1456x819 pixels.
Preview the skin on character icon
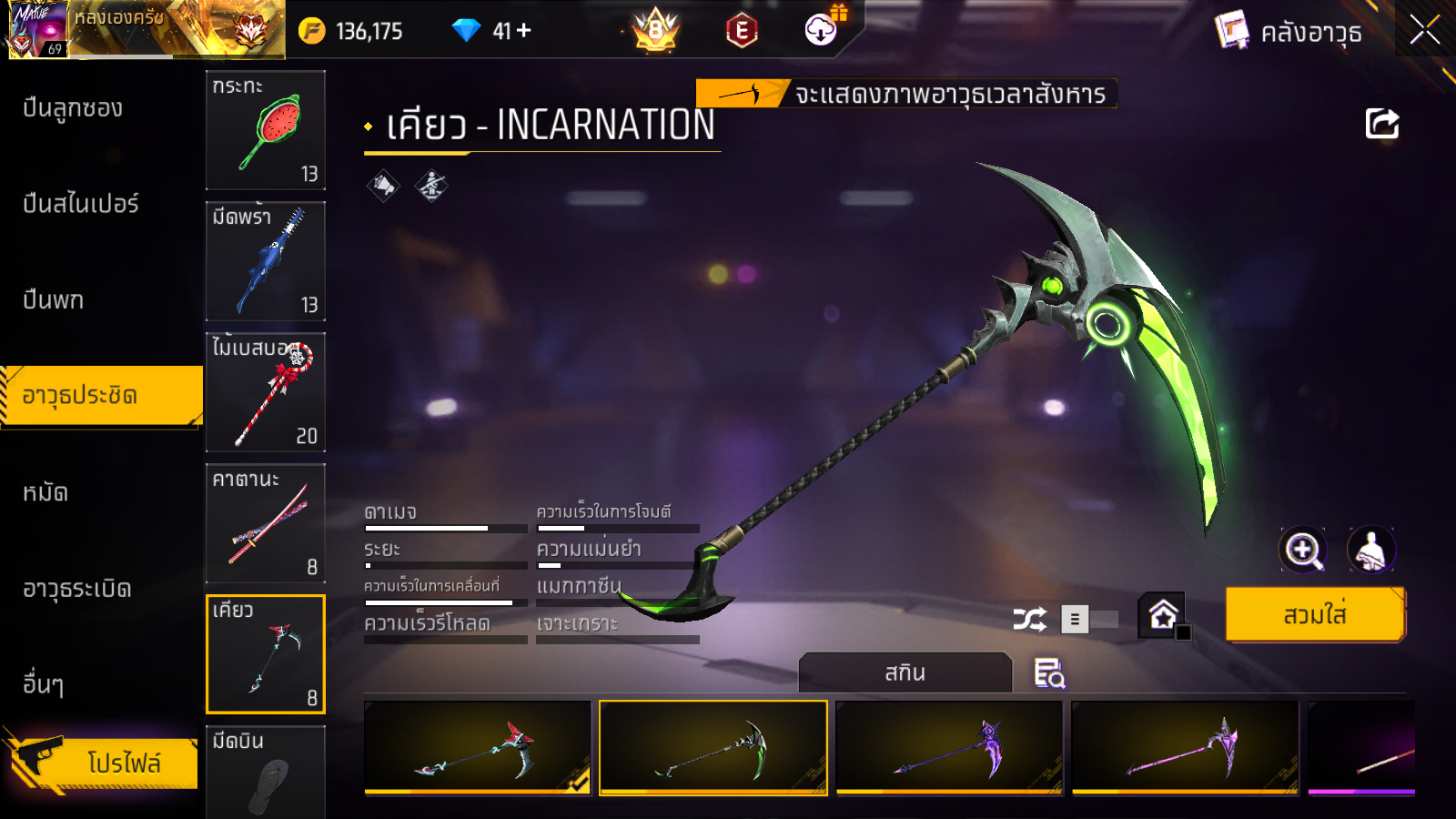pos(1370,550)
